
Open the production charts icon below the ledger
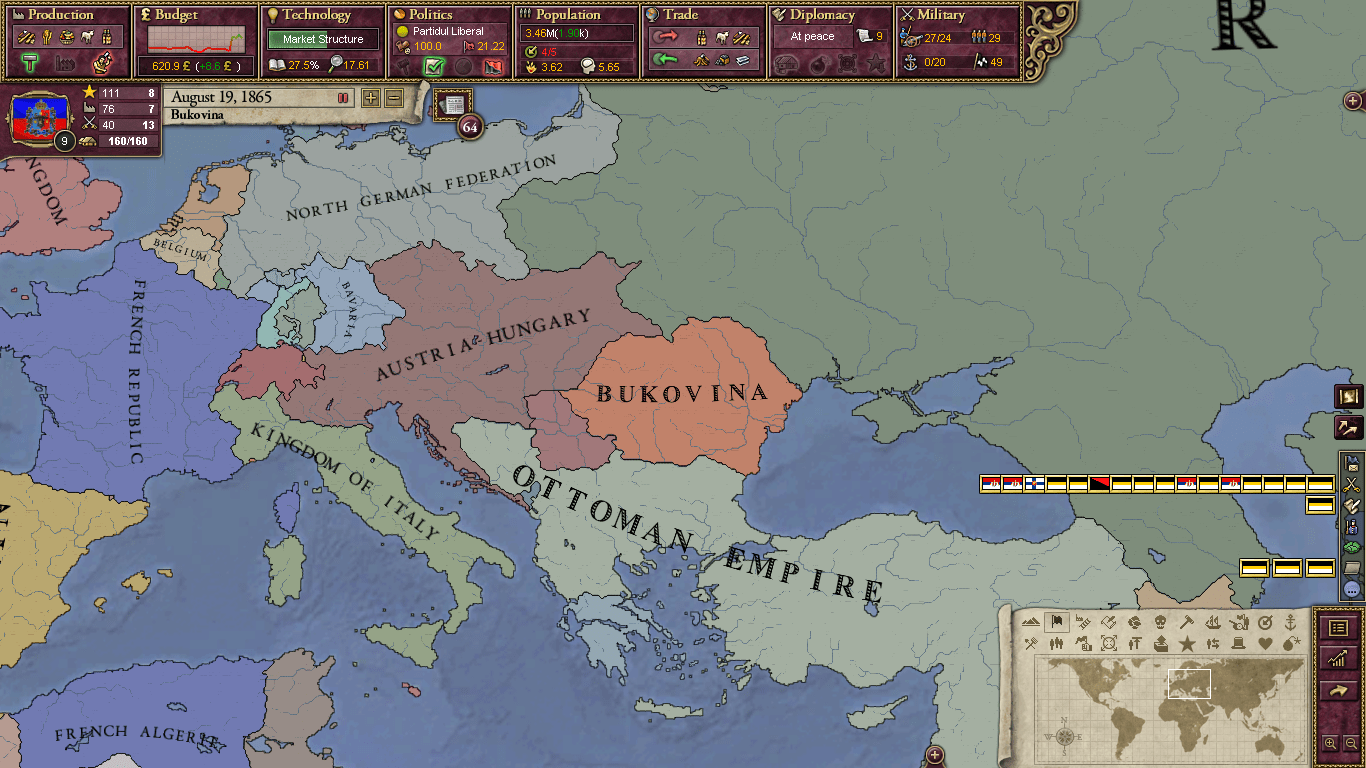pyautogui.click(x=1339, y=658)
